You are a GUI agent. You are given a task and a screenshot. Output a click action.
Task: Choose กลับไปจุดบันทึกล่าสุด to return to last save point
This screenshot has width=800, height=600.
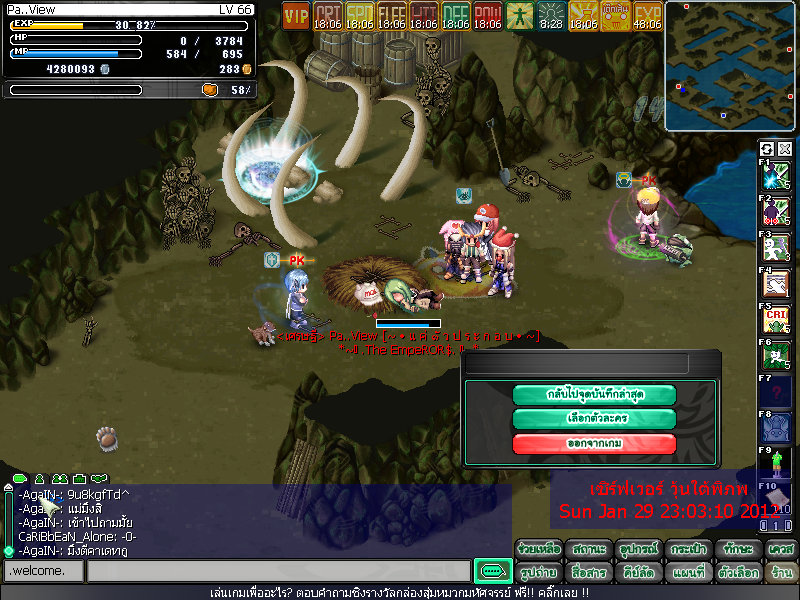point(594,394)
